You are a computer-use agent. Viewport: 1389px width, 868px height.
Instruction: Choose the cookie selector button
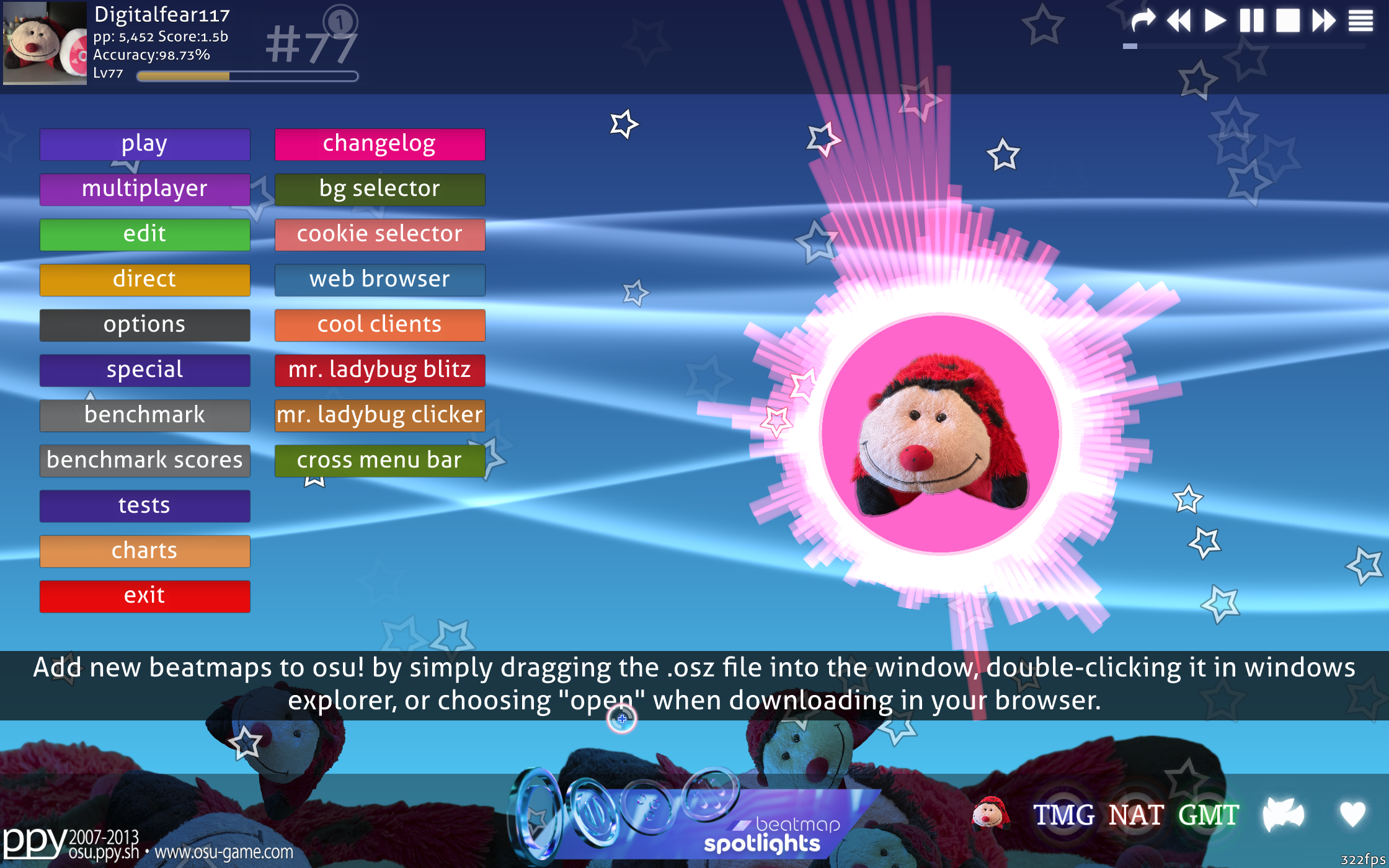tap(379, 234)
